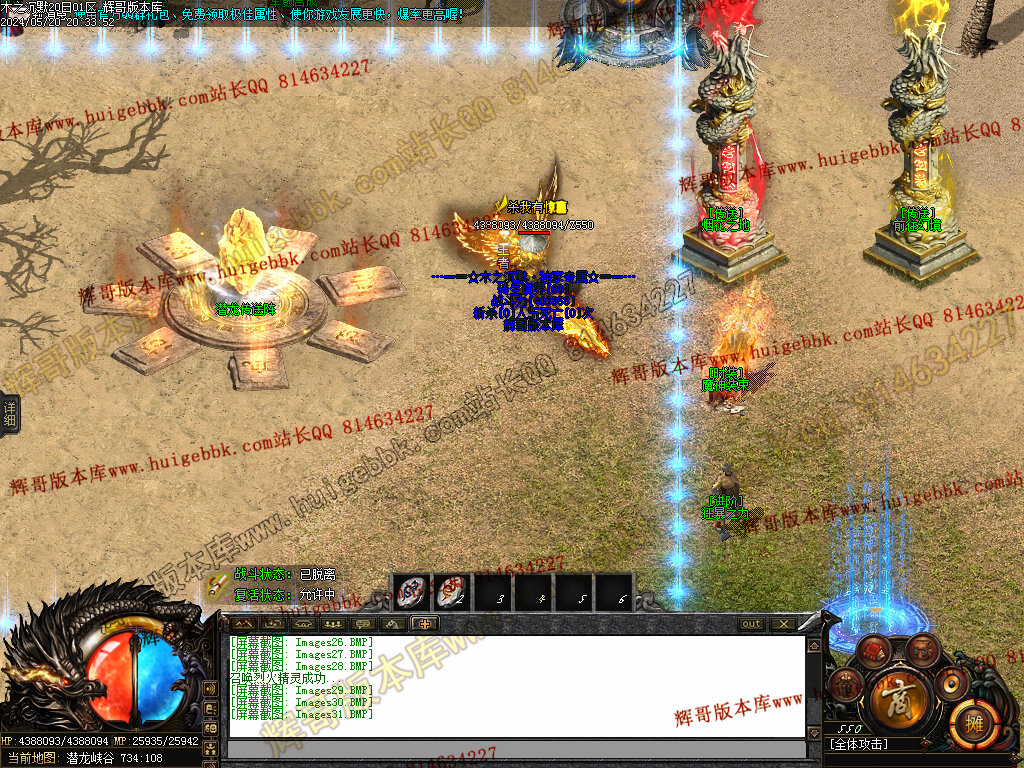Image resolution: width=1024 pixels, height=768 pixels.
Task: Click the scroll icon beside 战斗状态
Action: [218, 583]
